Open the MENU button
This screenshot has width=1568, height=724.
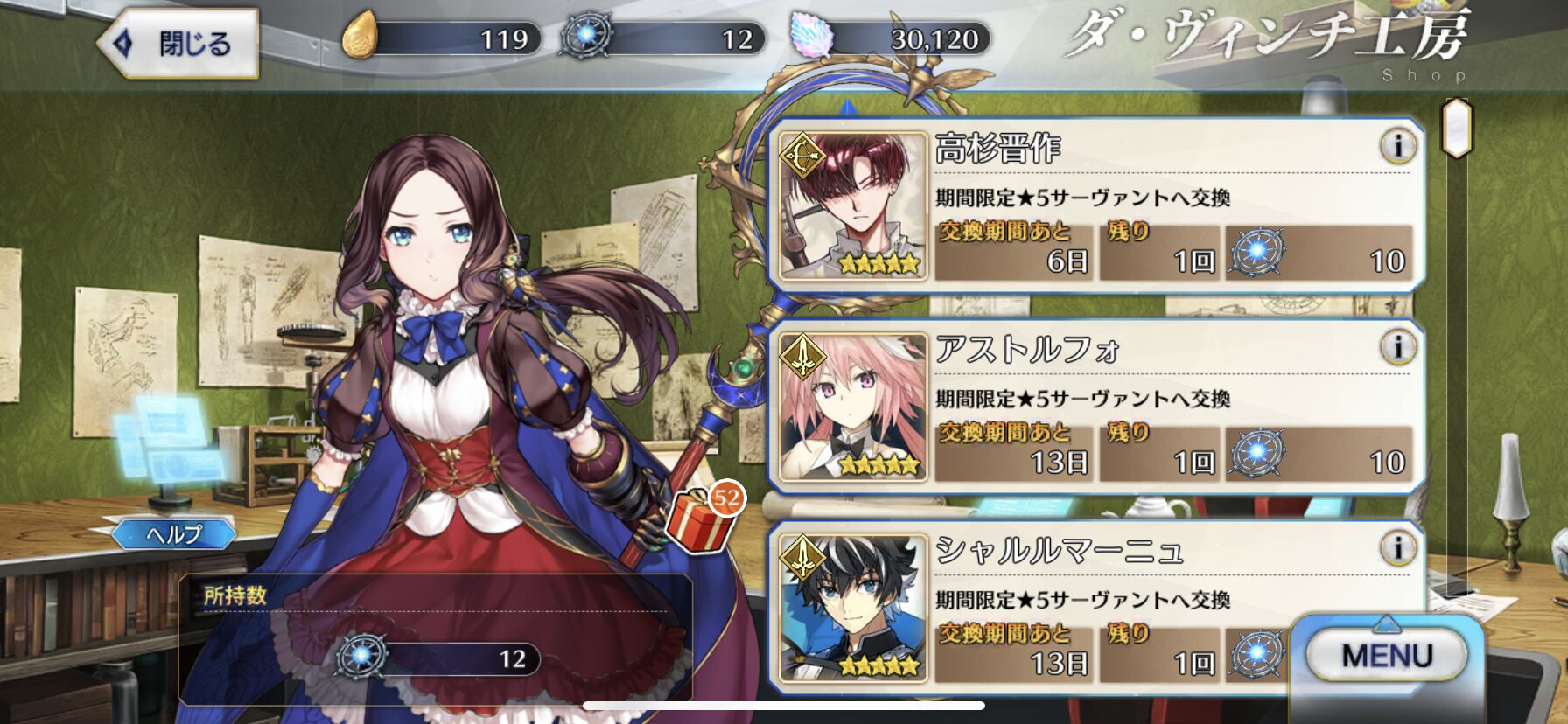1387,655
